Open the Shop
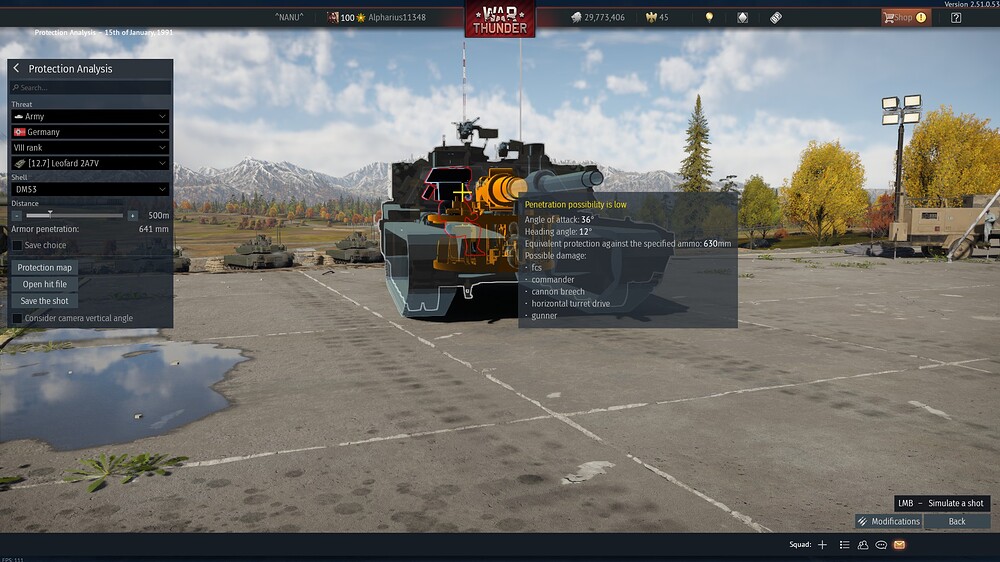This screenshot has height=562, width=1000. [x=905, y=17]
